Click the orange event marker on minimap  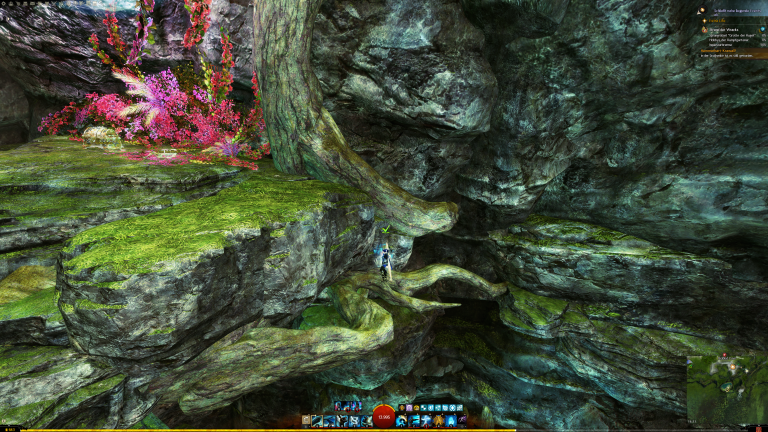click(x=731, y=368)
